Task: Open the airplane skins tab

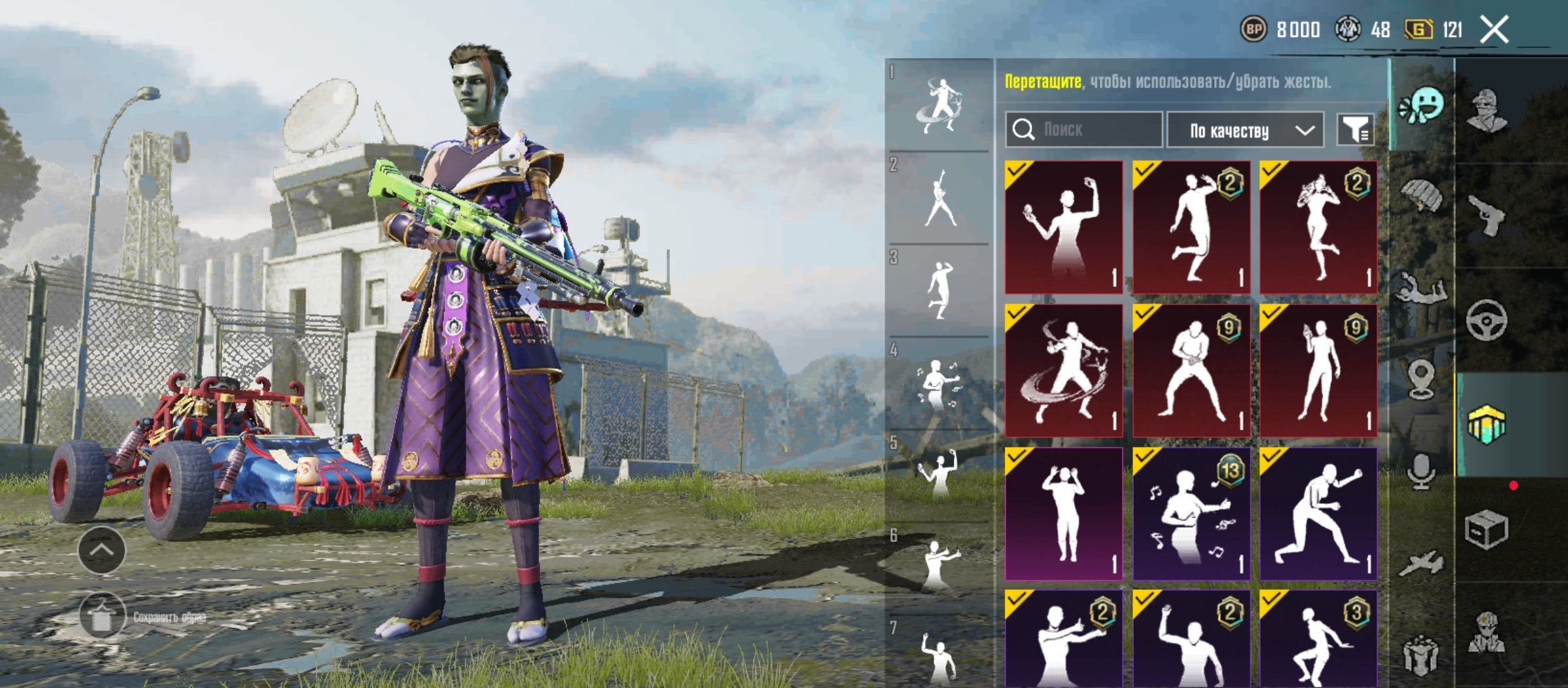Action: coord(1421,563)
